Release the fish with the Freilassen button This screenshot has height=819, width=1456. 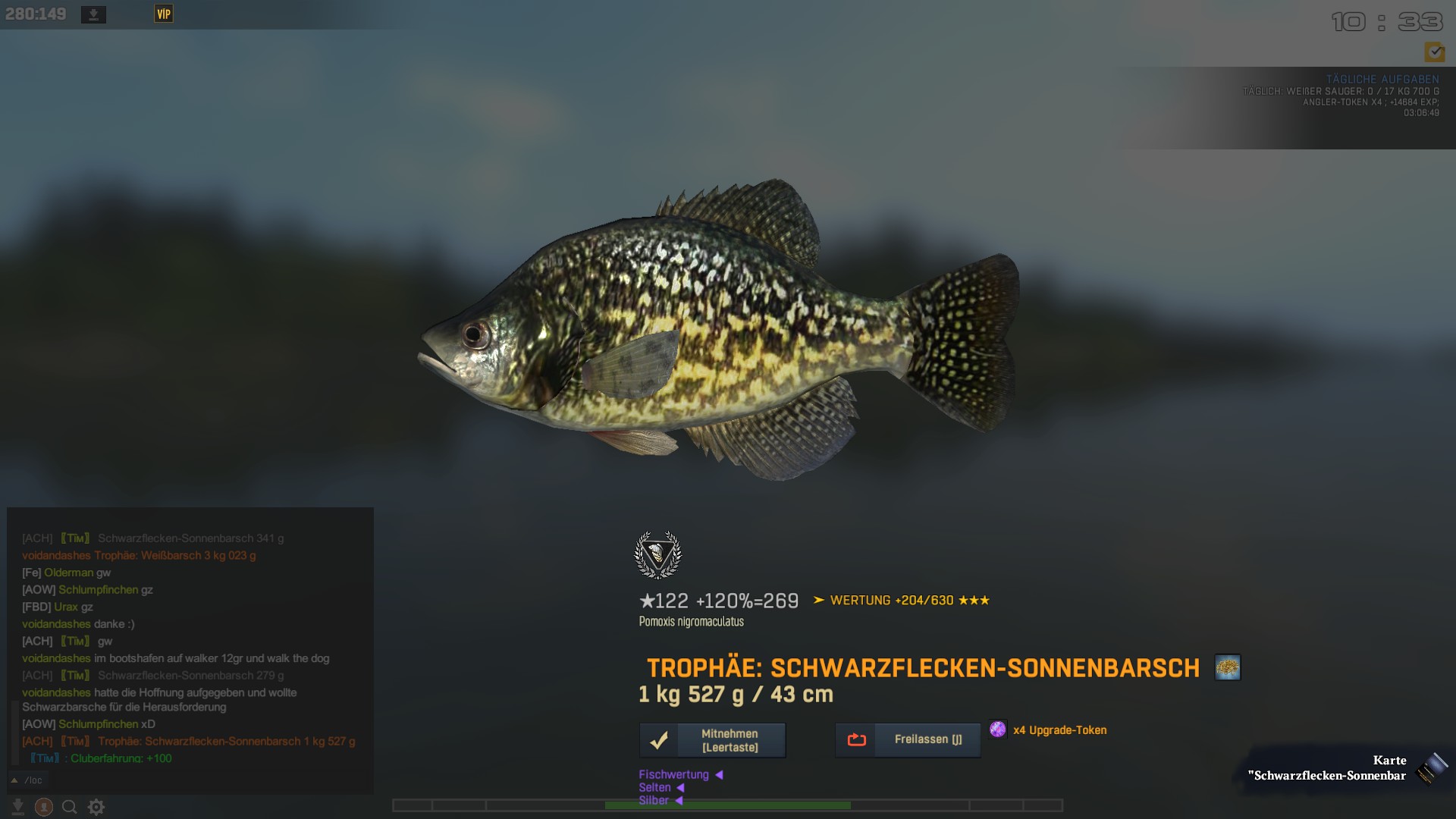click(908, 739)
